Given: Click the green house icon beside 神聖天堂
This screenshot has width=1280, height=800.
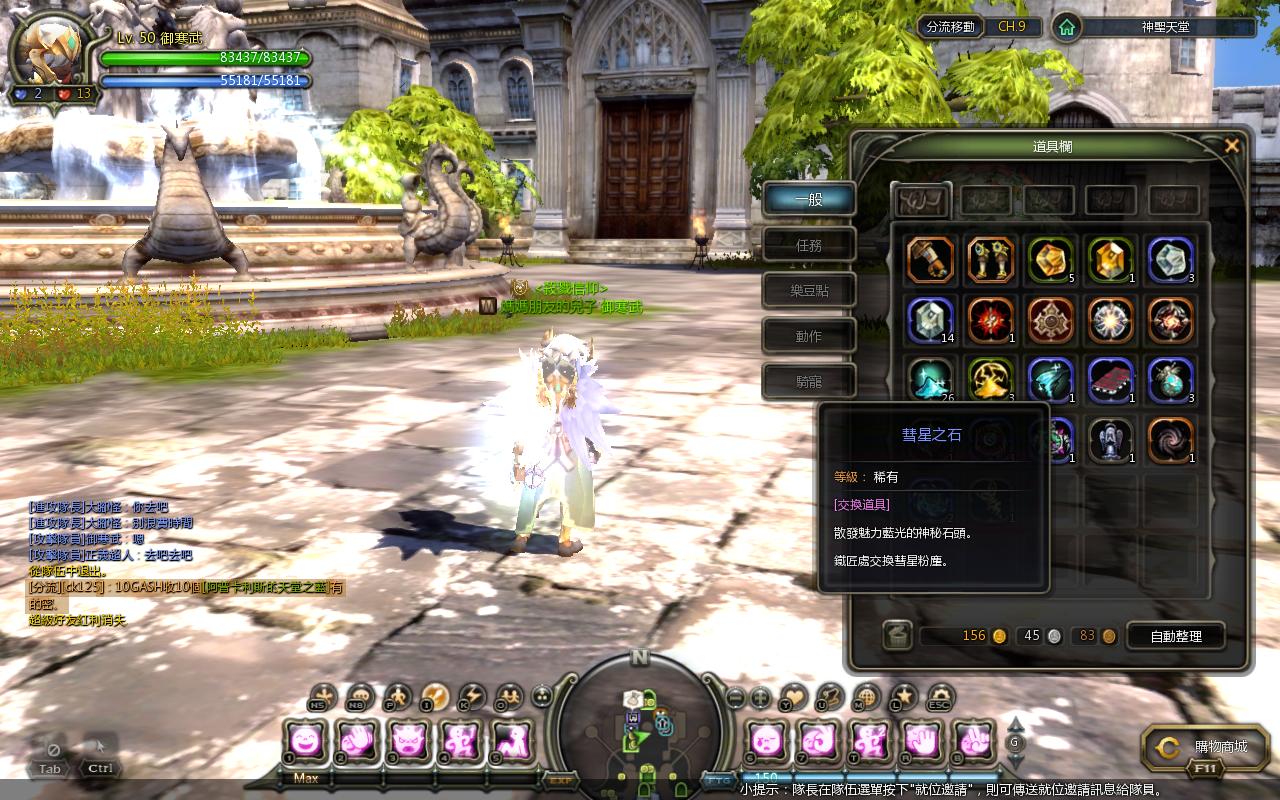Looking at the screenshot, I should pos(1068,27).
